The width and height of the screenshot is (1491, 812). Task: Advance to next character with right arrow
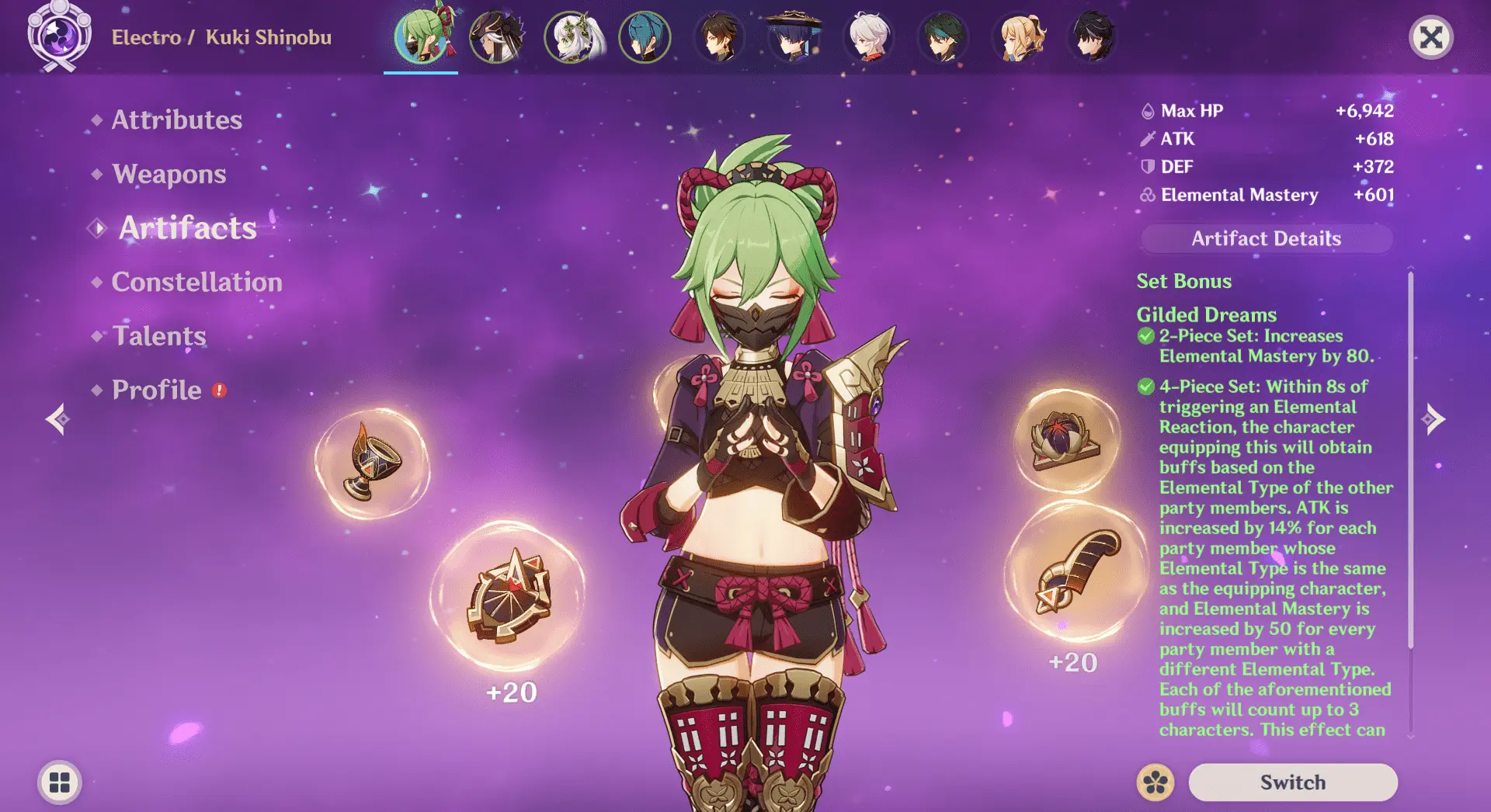(1433, 419)
